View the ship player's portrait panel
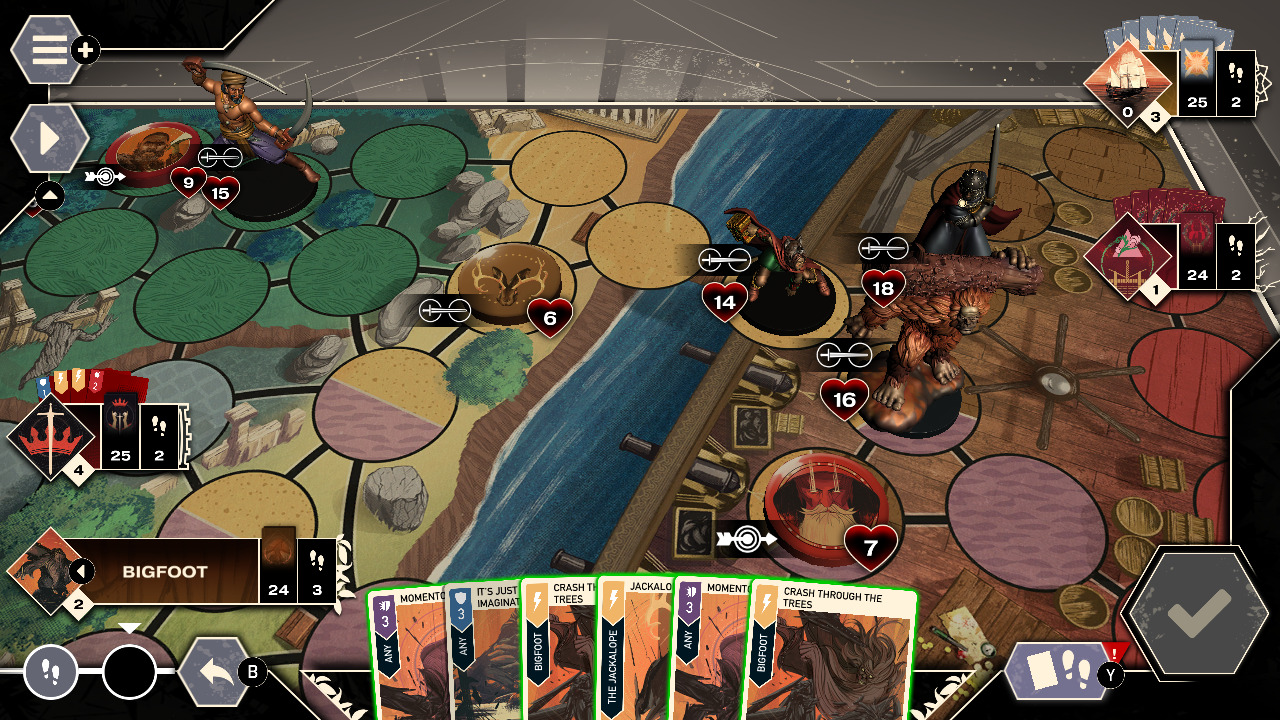1280x720 pixels. click(1129, 84)
